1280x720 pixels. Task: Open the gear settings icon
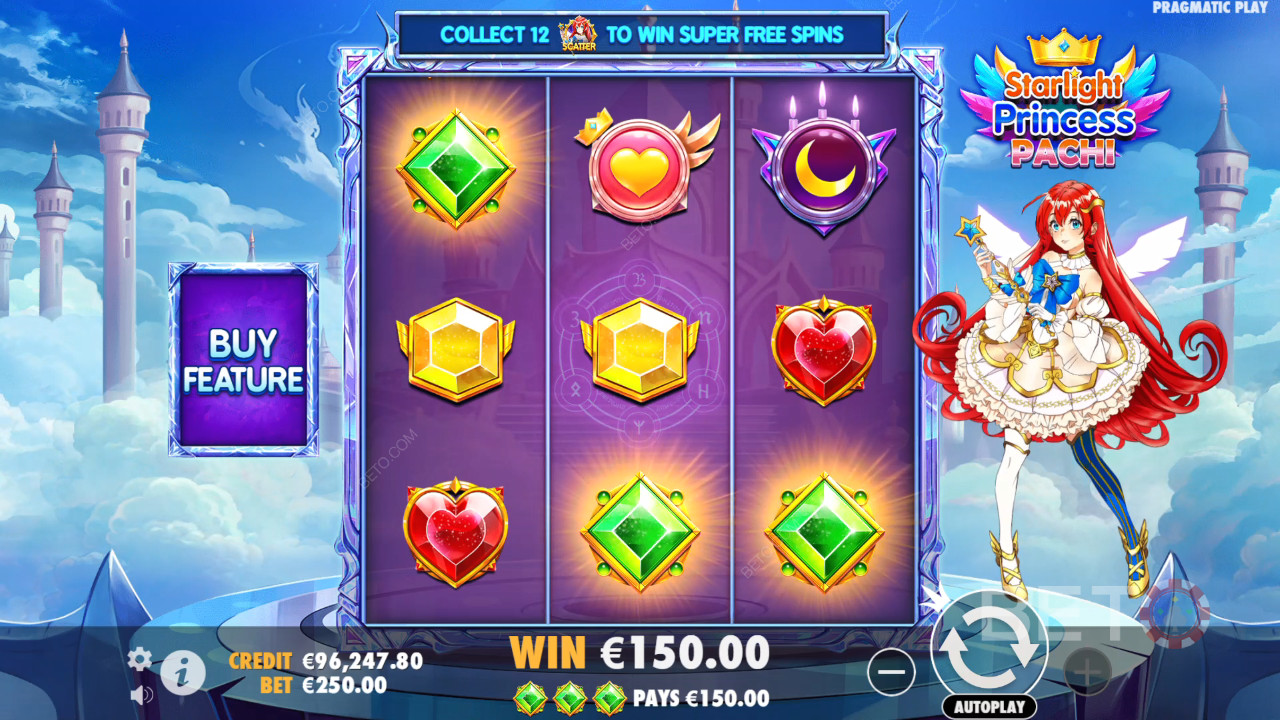[140, 658]
